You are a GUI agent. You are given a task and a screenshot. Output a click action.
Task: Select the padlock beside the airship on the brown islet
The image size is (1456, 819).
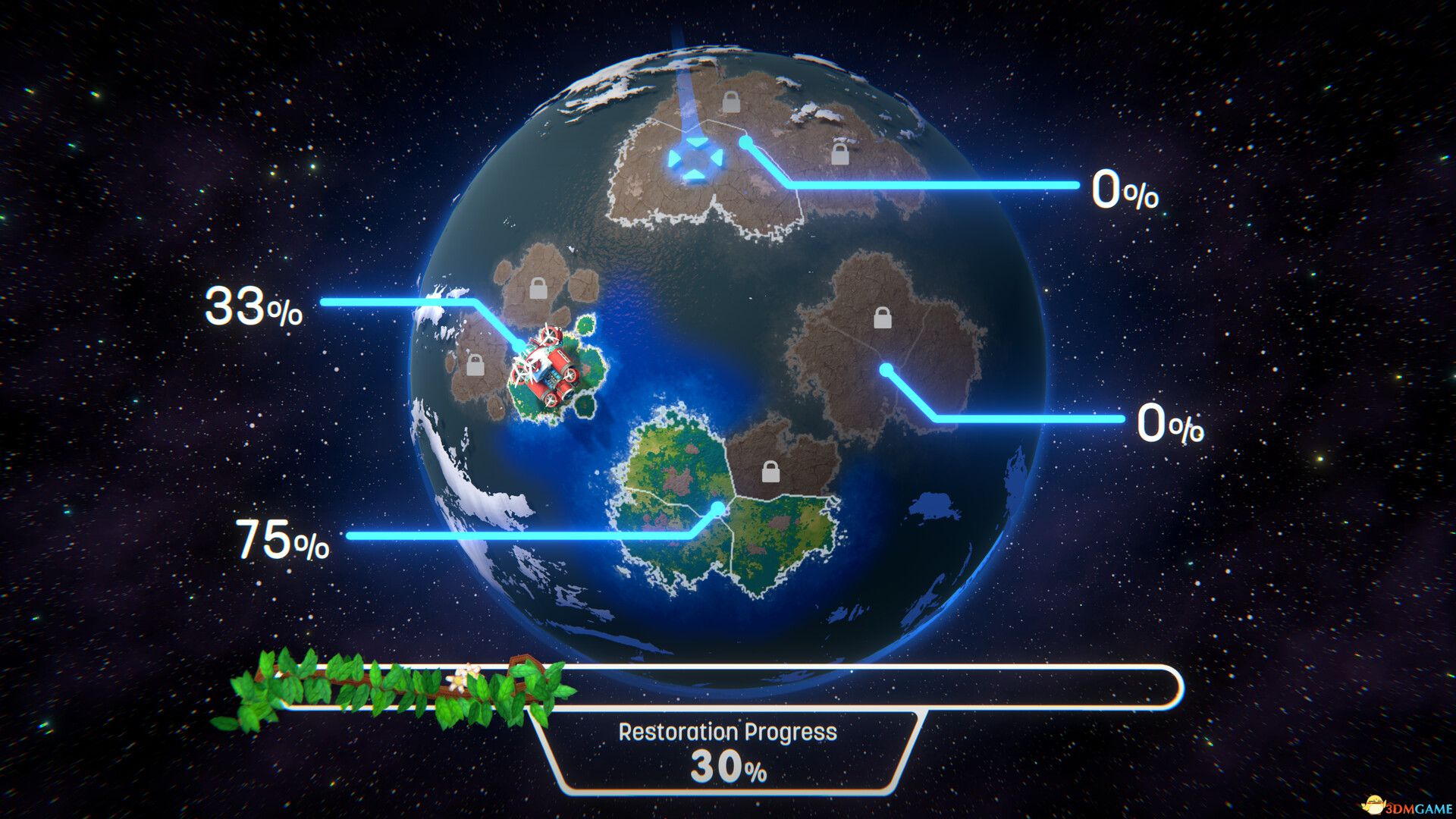475,365
